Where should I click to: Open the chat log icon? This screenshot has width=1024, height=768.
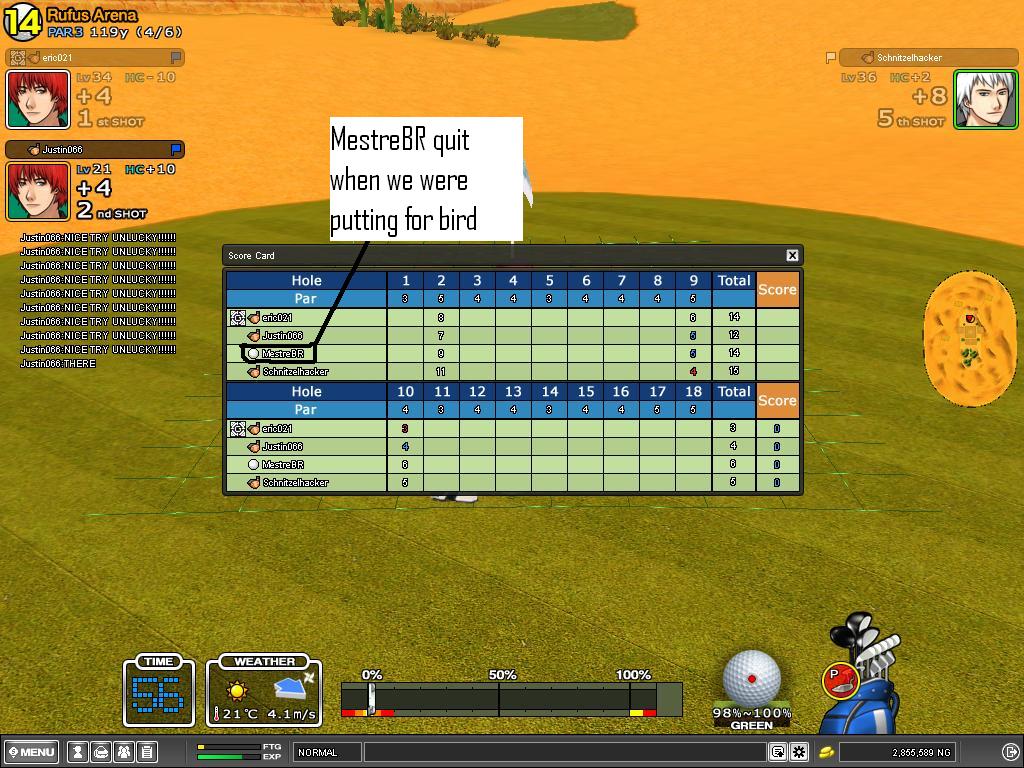[778, 752]
